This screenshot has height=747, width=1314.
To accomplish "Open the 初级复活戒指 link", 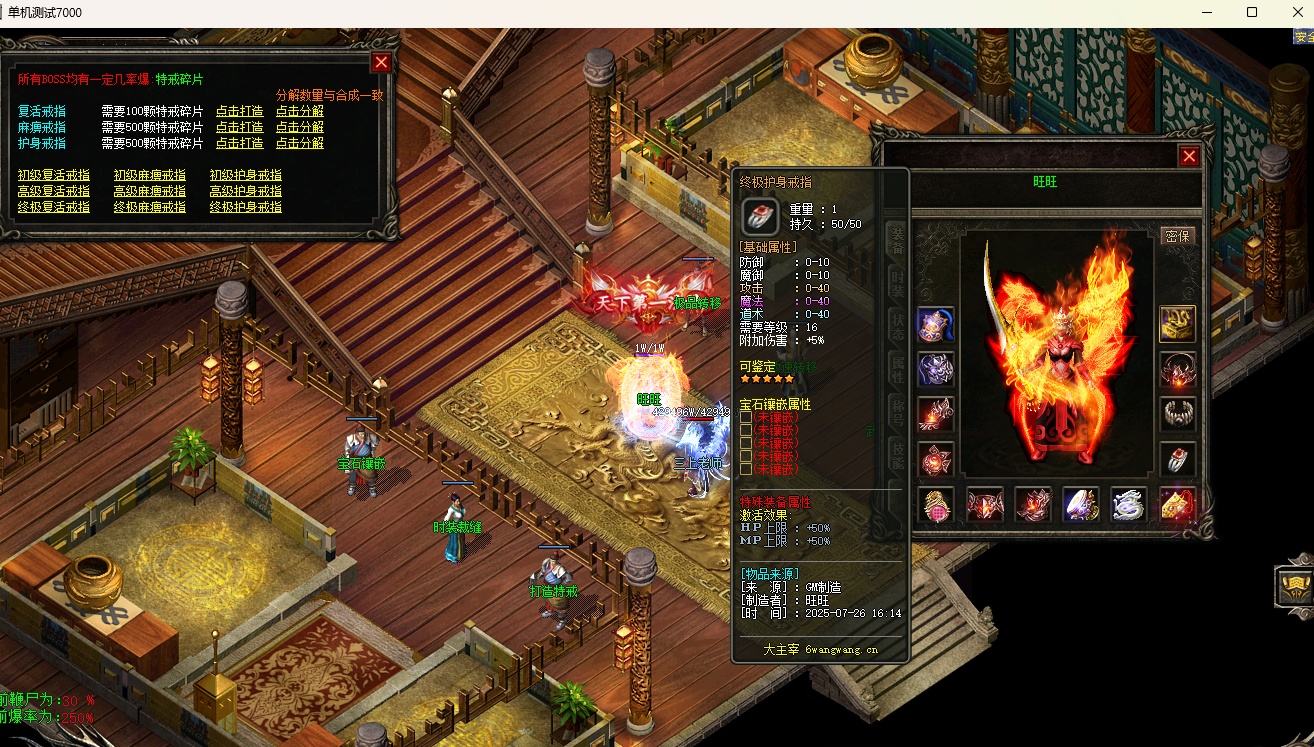I will pyautogui.click(x=54, y=175).
